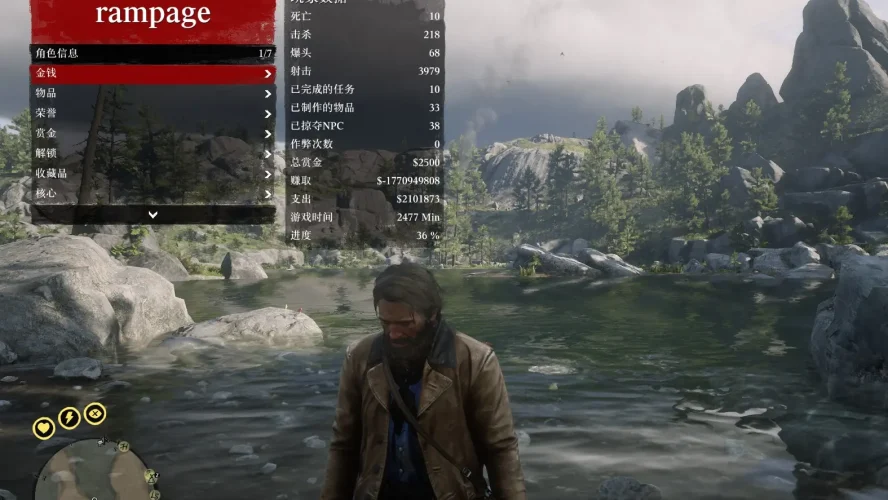Click the Dead Eye core icon

(x=95, y=413)
